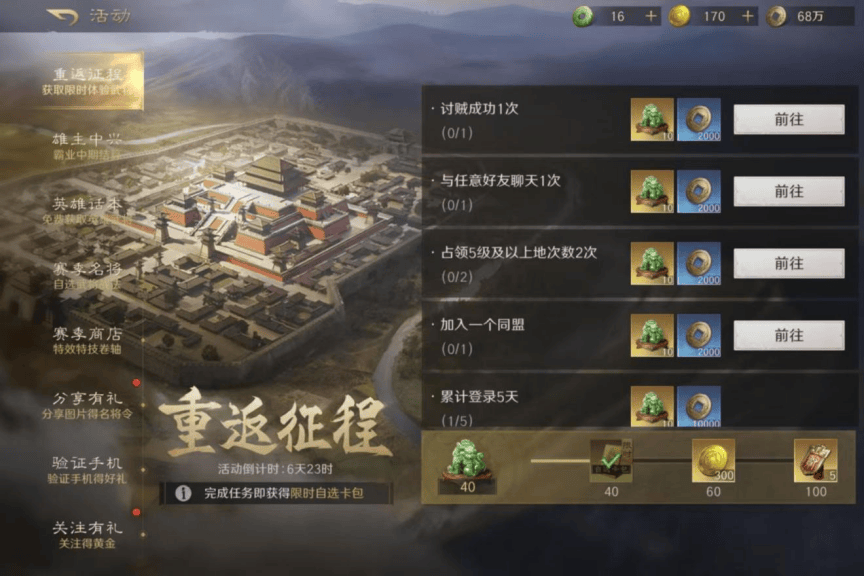The height and width of the screenshot is (576, 864).
Task: Click the checked reward at milestone 40
Action: coord(611,460)
